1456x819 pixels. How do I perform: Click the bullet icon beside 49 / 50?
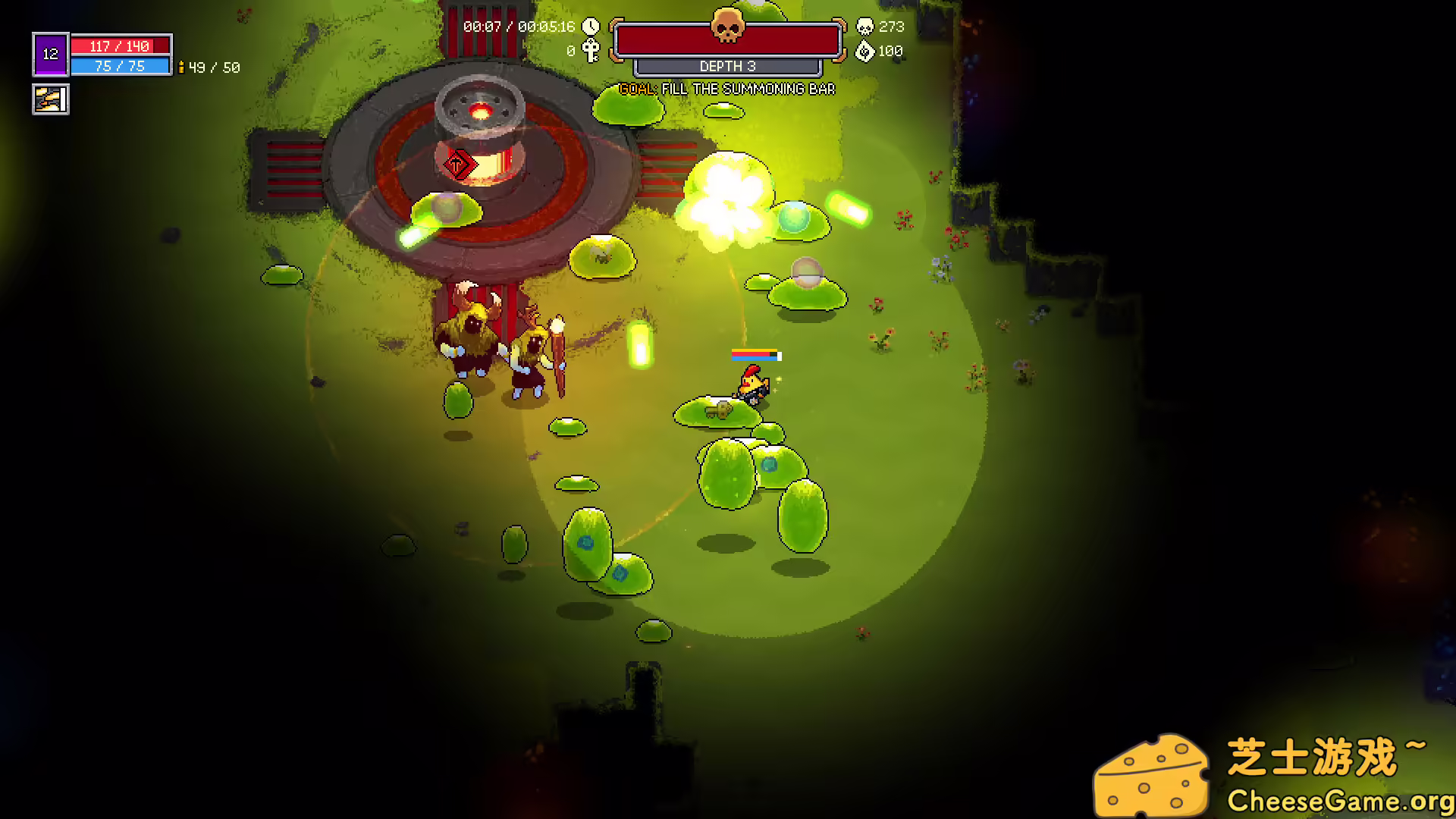coord(180,67)
